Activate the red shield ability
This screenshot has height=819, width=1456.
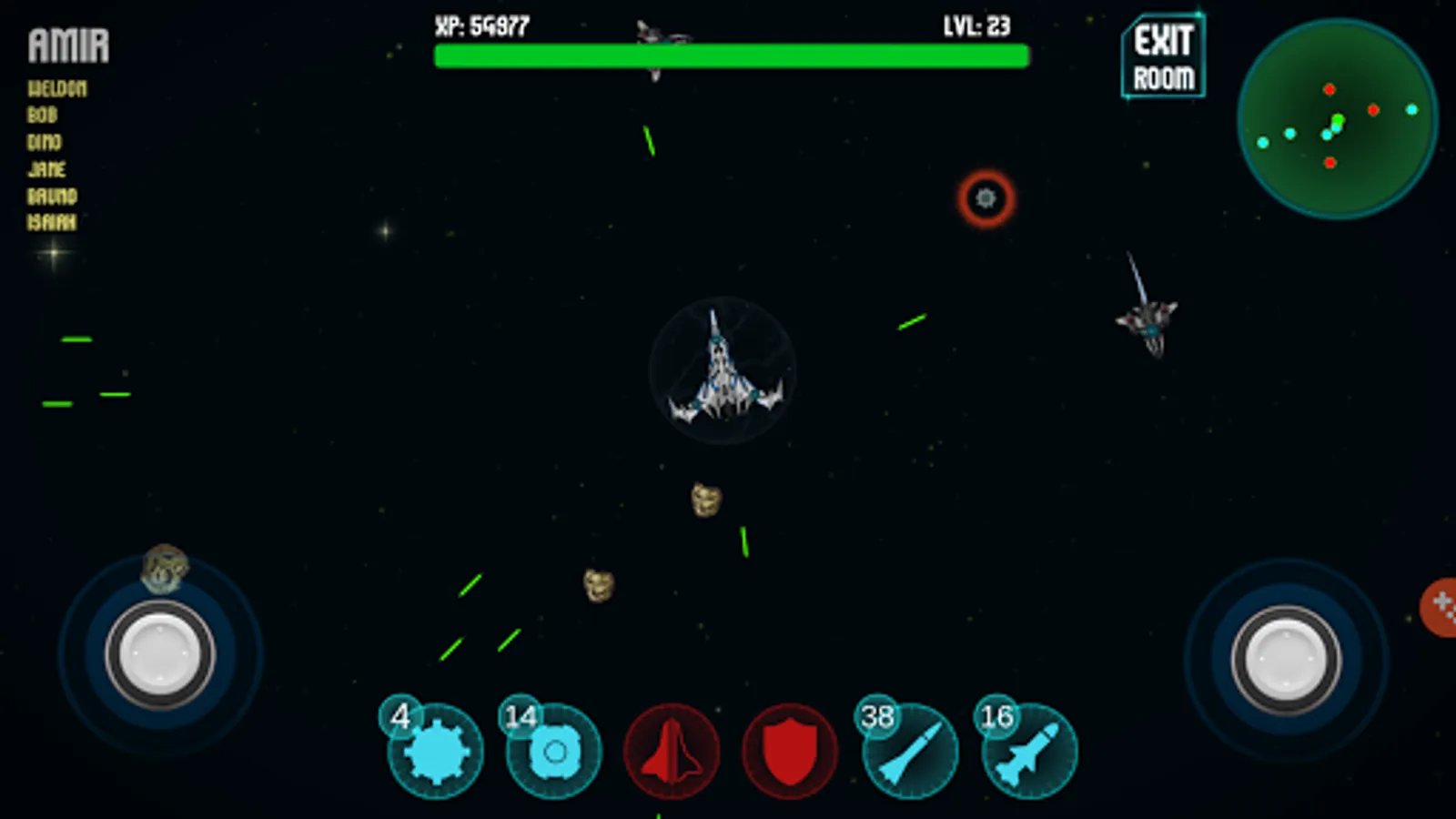790,752
